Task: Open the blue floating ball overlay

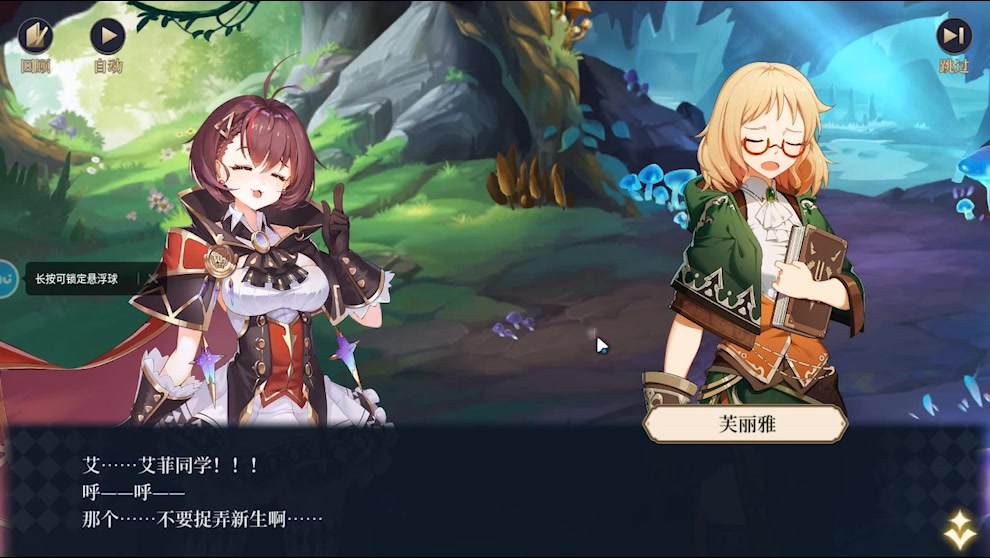Action: pos(6,278)
